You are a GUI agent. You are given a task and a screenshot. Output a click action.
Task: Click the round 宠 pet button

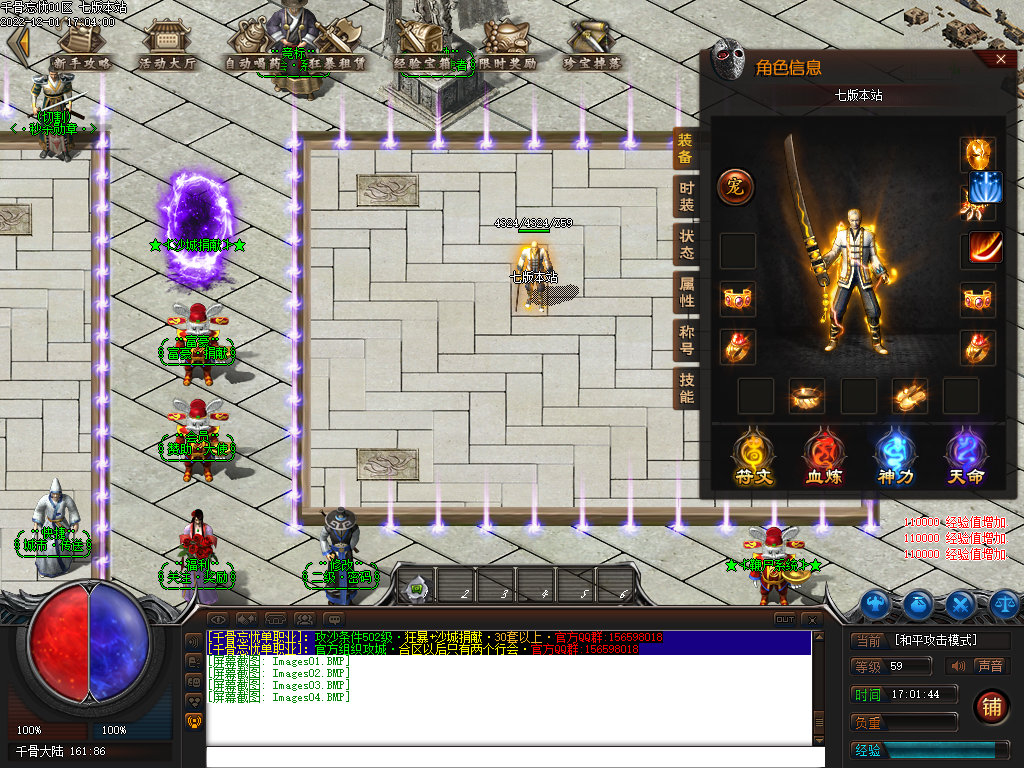736,187
